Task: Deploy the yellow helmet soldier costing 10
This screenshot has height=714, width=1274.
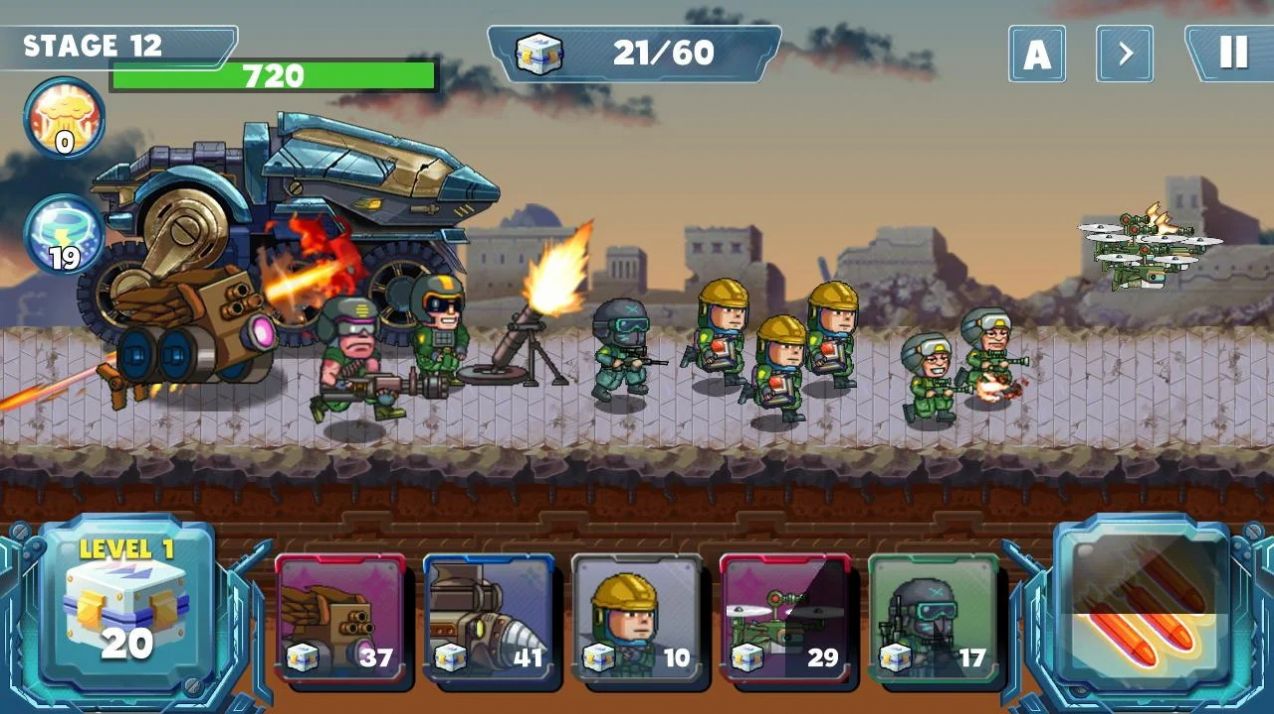Action: 637,617
